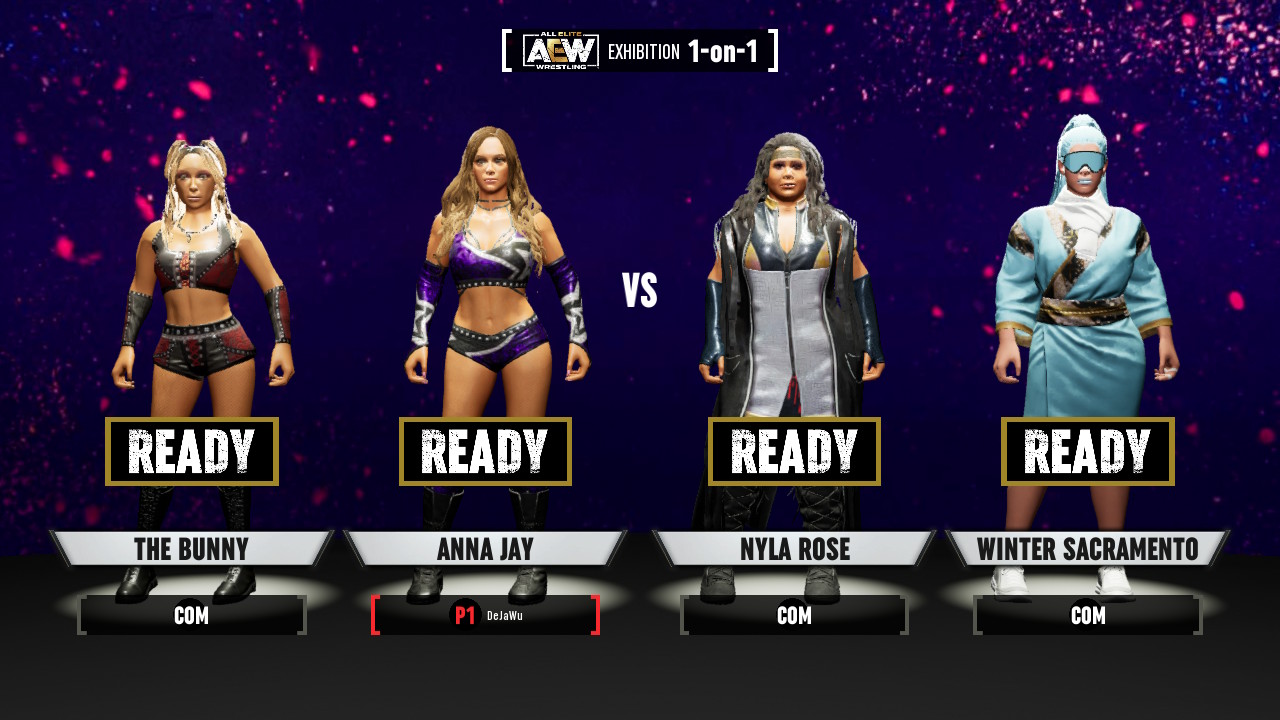Toggle the COM slot under The Bunny
Image resolution: width=1280 pixels, height=720 pixels.
pos(191,615)
